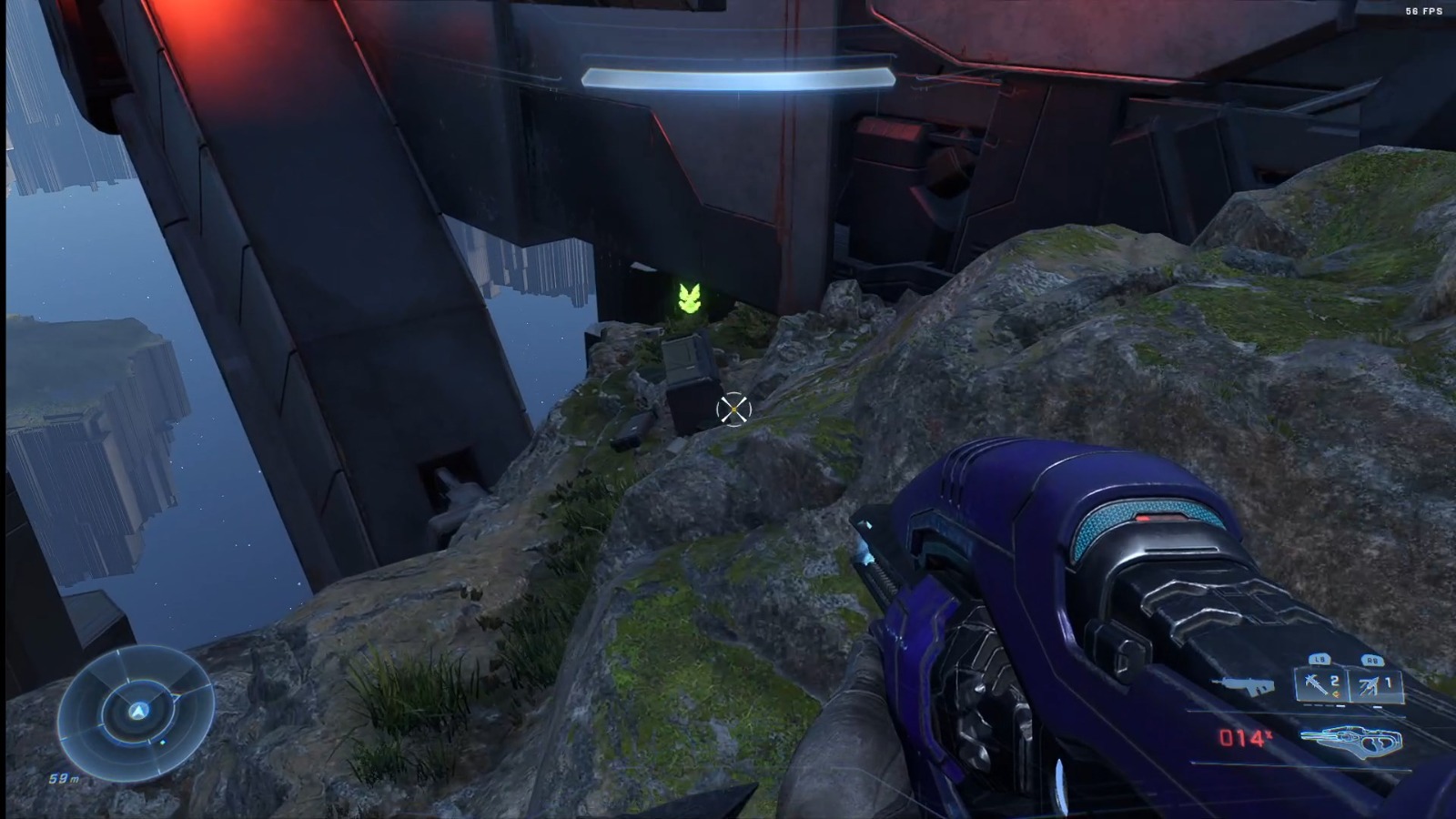The width and height of the screenshot is (1456, 819).
Task: Click the currency coin under the drop wall count
Action: coord(1337,694)
